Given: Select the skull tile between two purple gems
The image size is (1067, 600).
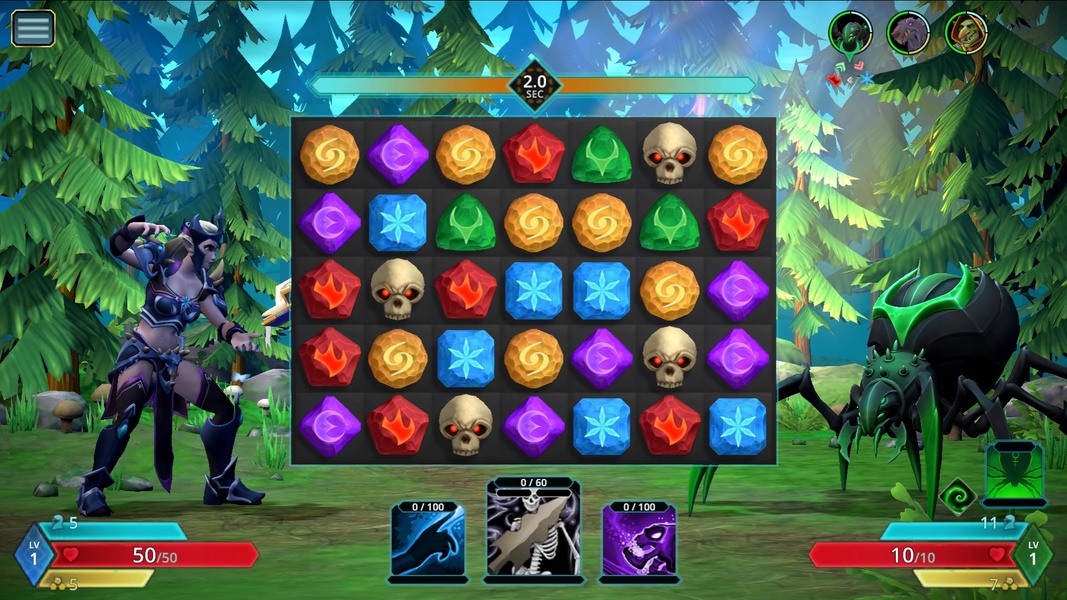Looking at the screenshot, I should 669,357.
